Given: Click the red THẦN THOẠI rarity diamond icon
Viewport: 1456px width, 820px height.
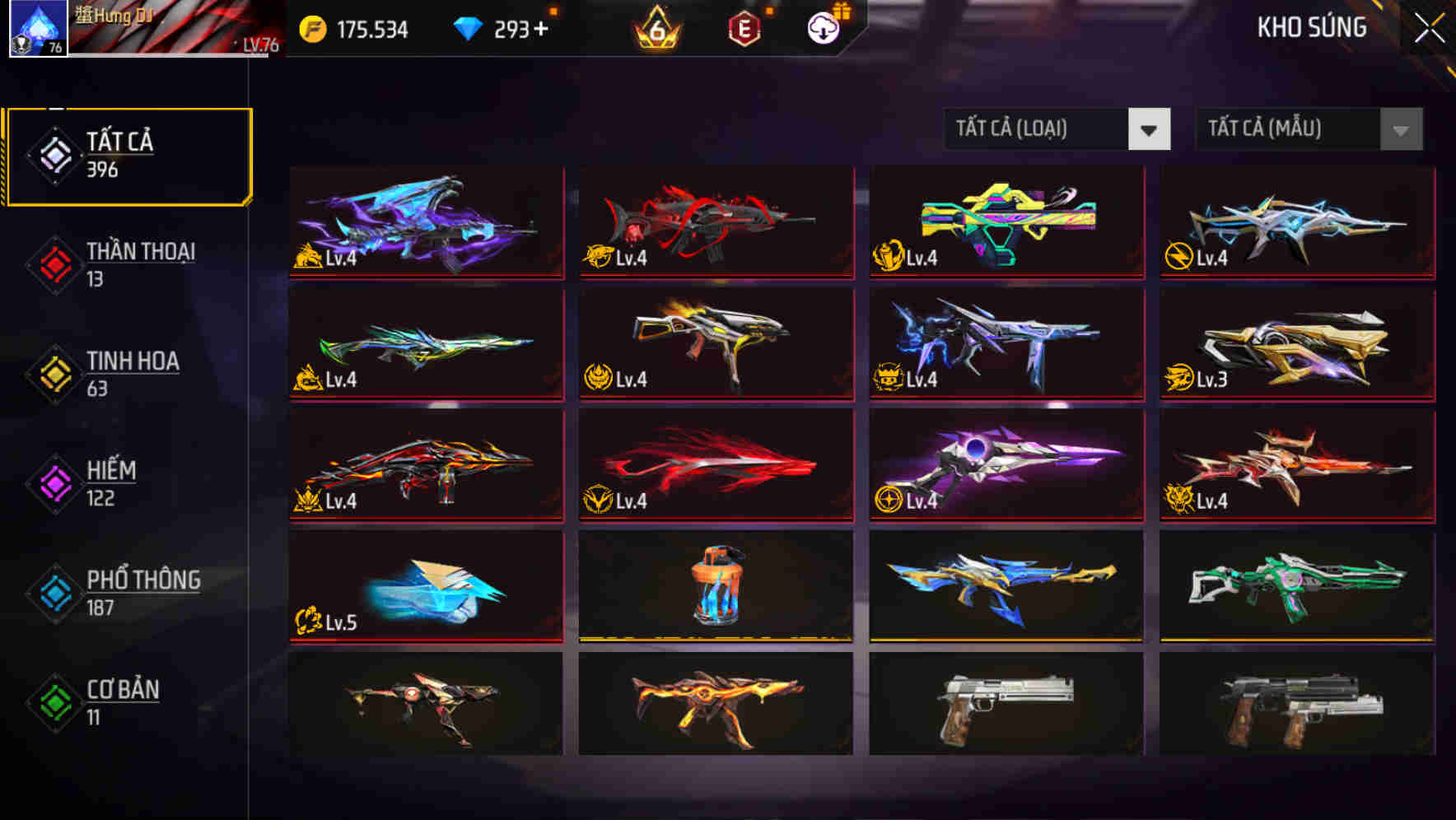Looking at the screenshot, I should (54, 265).
